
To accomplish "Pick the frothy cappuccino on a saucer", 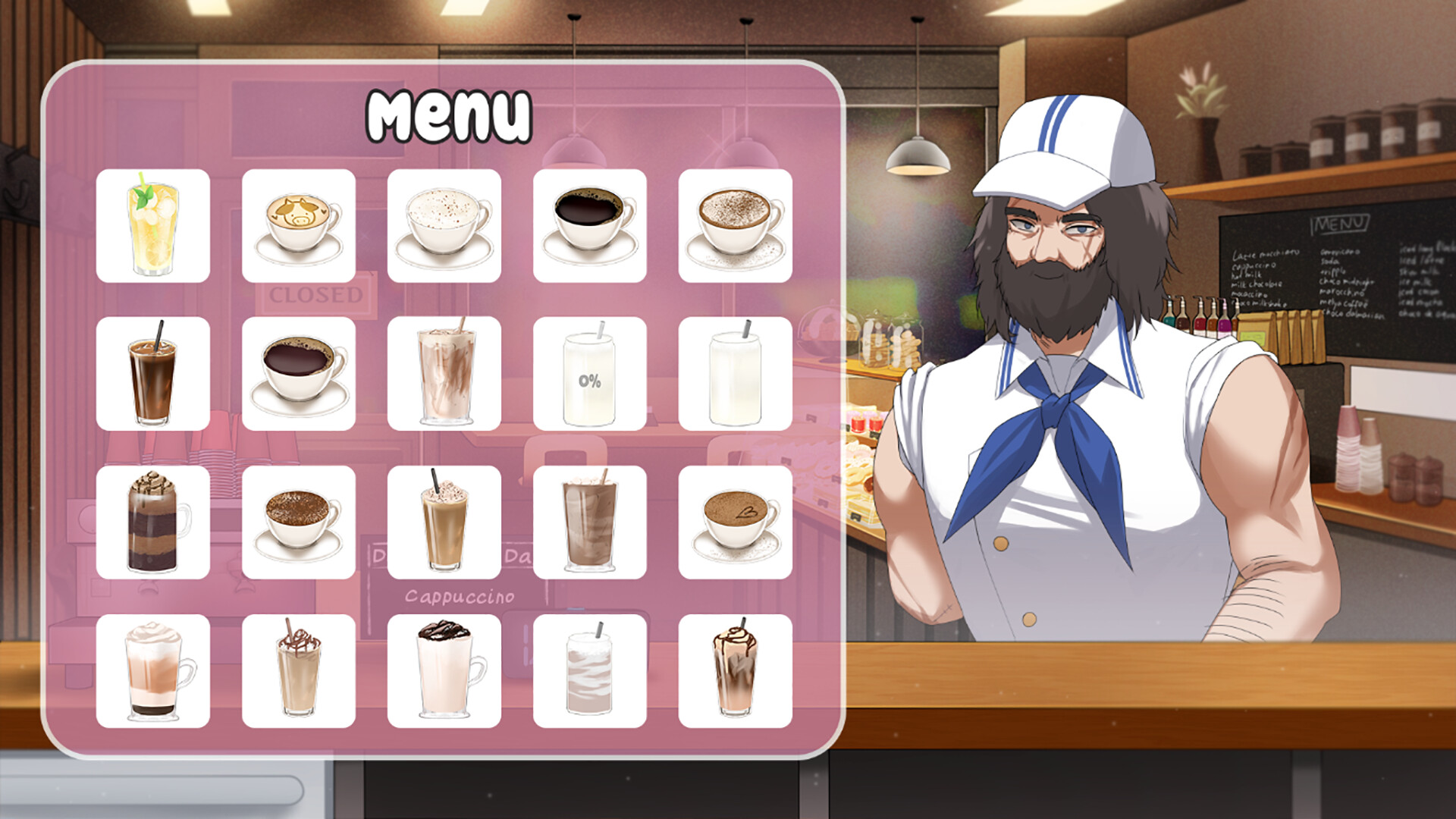I will click(x=444, y=224).
